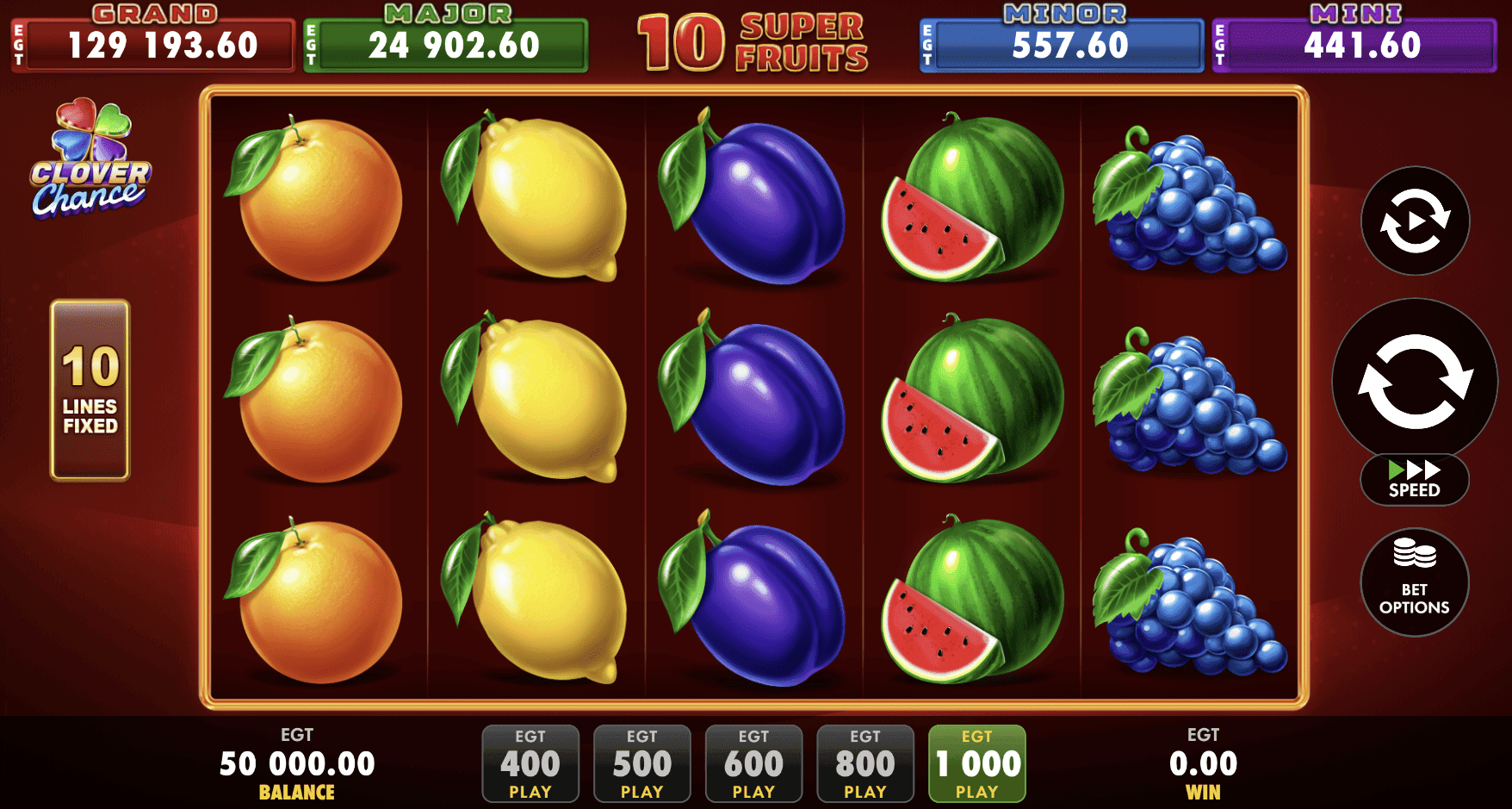View the Major jackpot bar
Image resolution: width=1512 pixels, height=809 pixels.
pos(444,45)
